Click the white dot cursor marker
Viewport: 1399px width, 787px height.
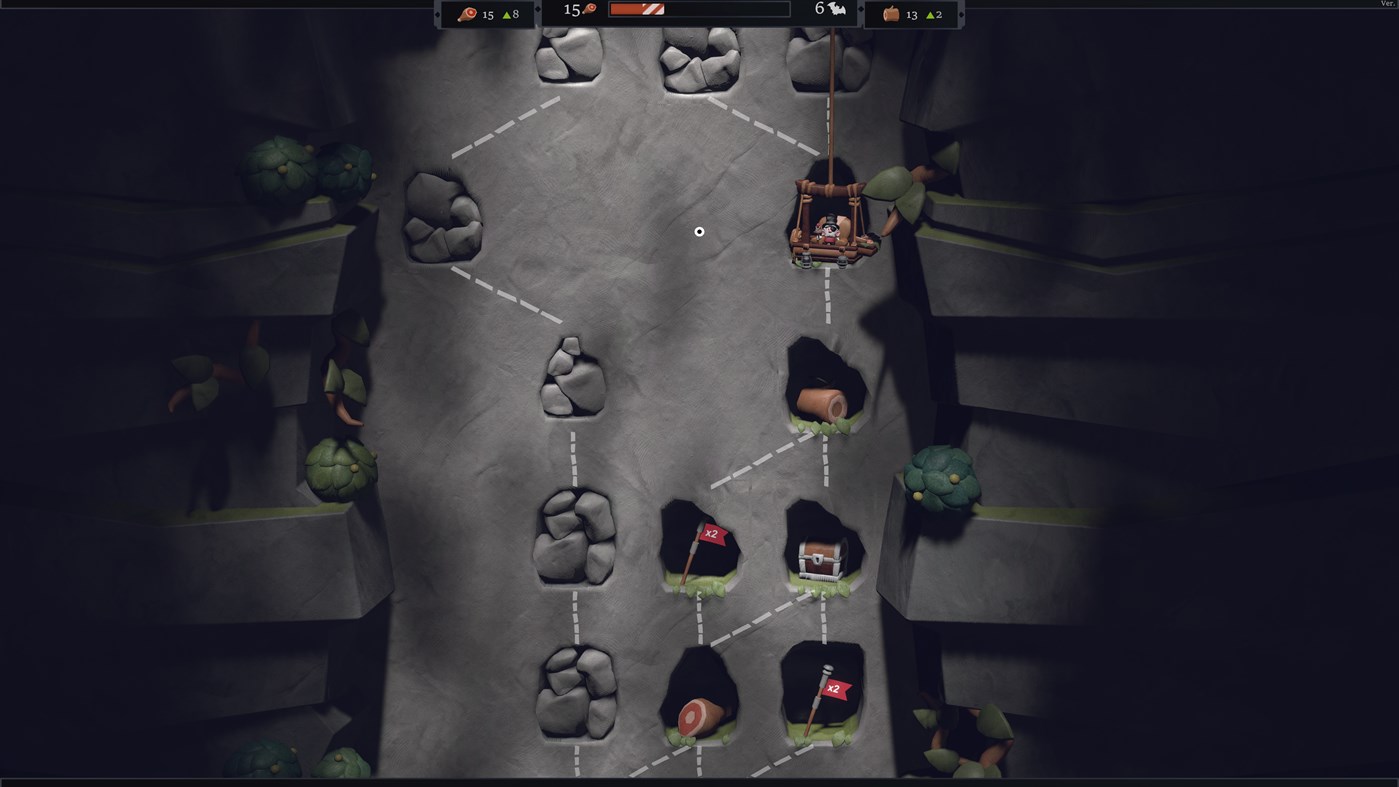coord(698,231)
